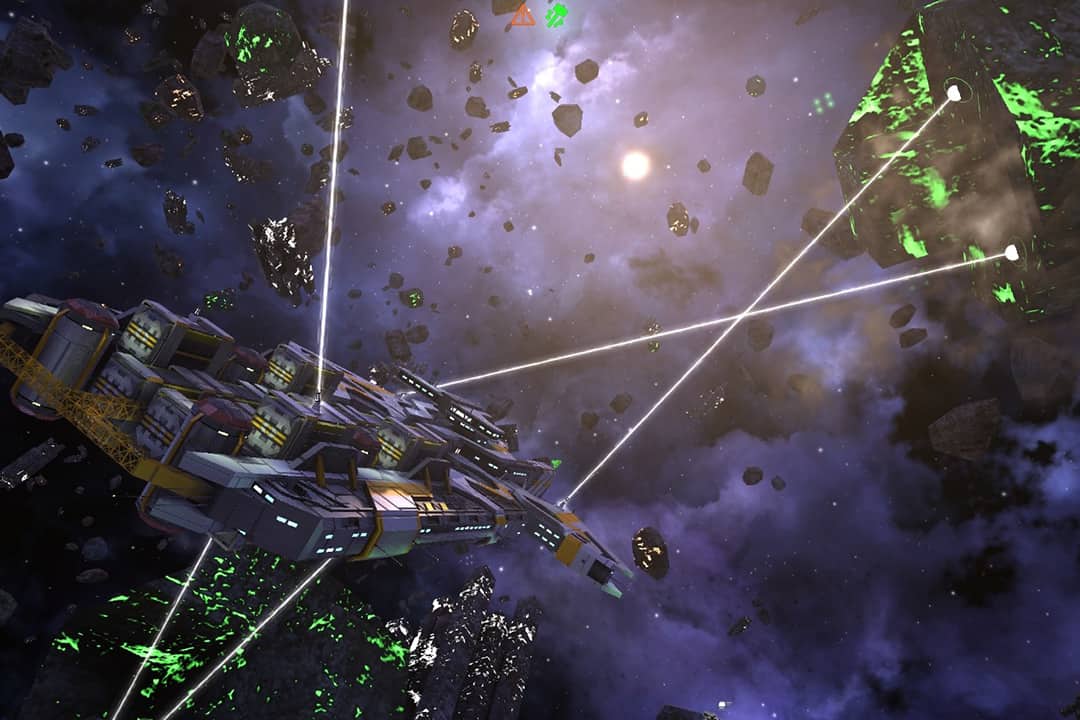Viewport: 1080px width, 720px height.
Task: Click the green status icon beside the warning triangle
Action: pos(557,15)
